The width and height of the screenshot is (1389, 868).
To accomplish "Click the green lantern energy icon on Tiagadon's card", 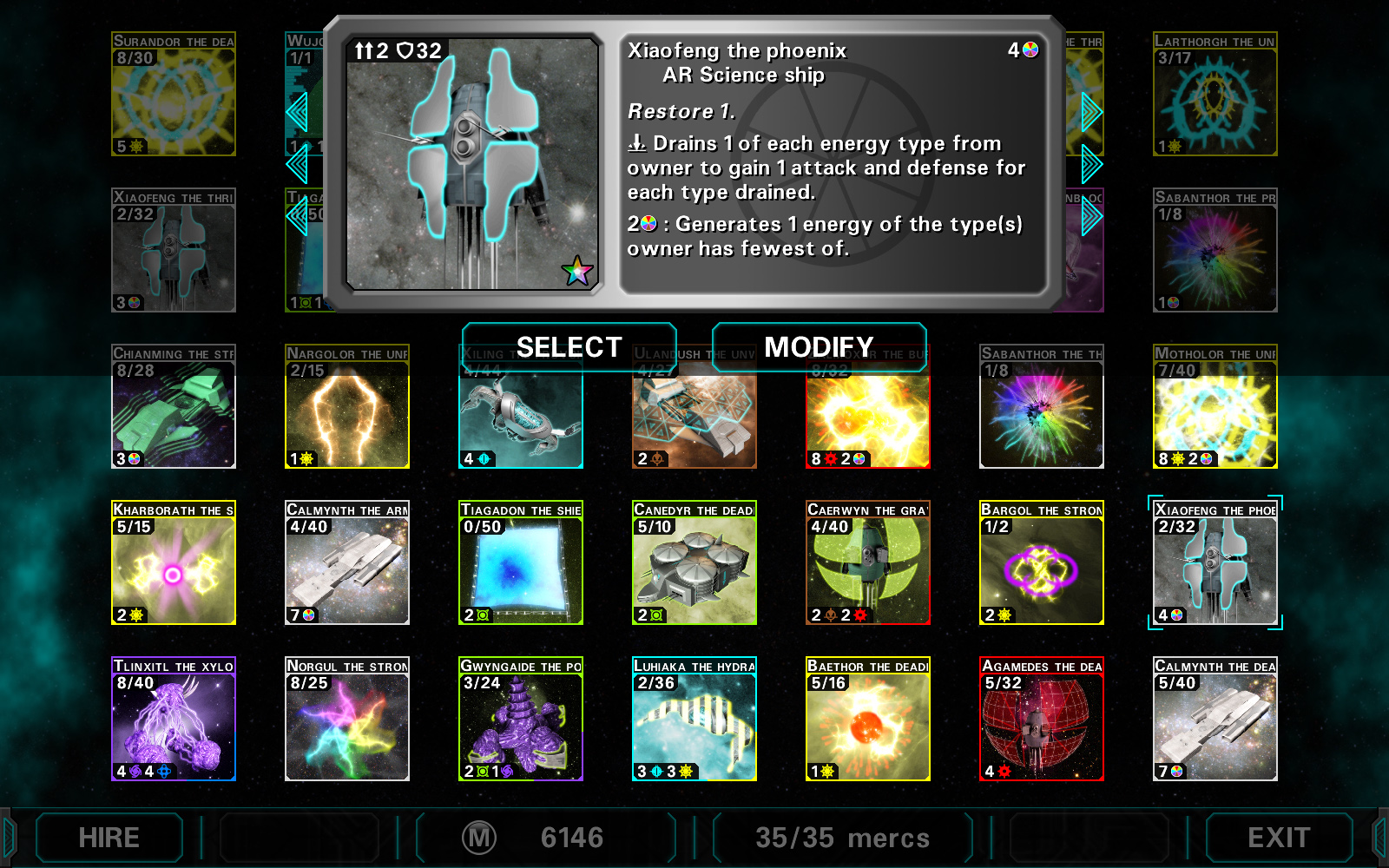I will [x=483, y=615].
